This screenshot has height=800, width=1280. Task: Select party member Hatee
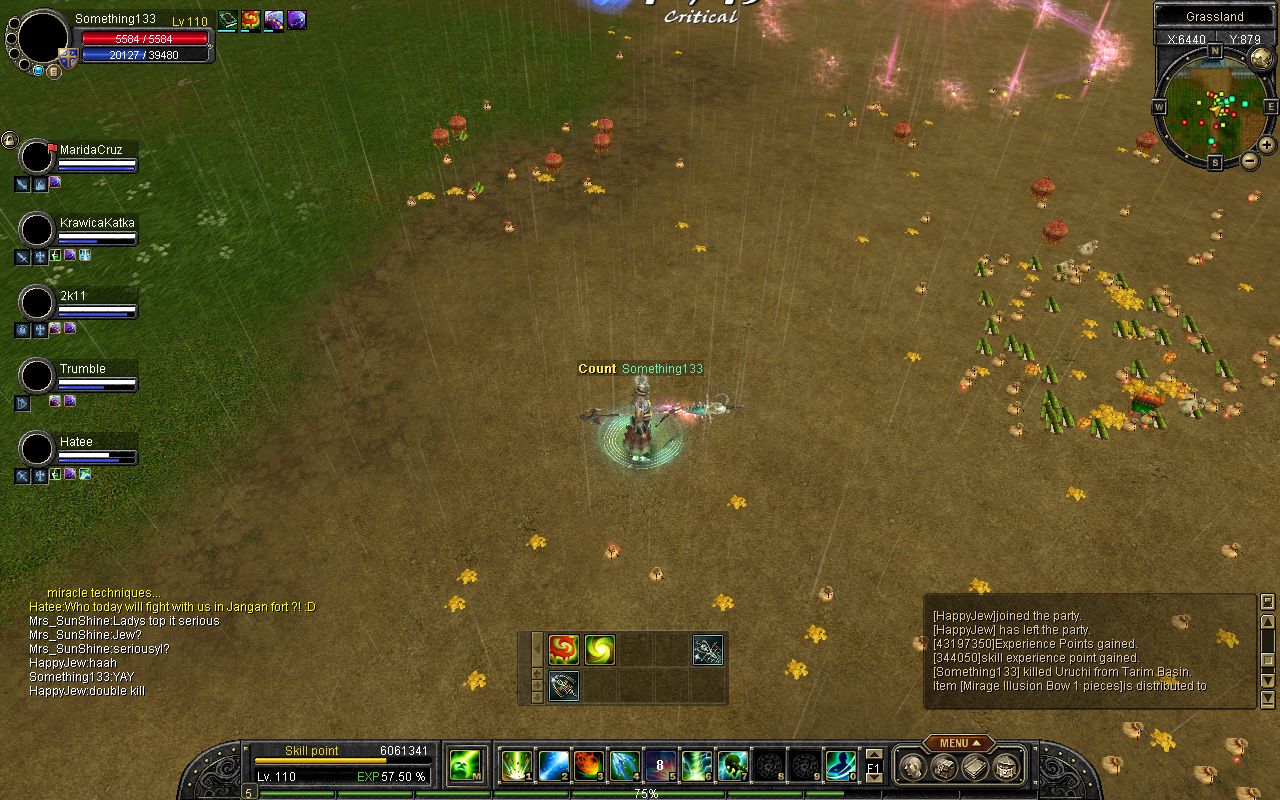click(x=76, y=442)
